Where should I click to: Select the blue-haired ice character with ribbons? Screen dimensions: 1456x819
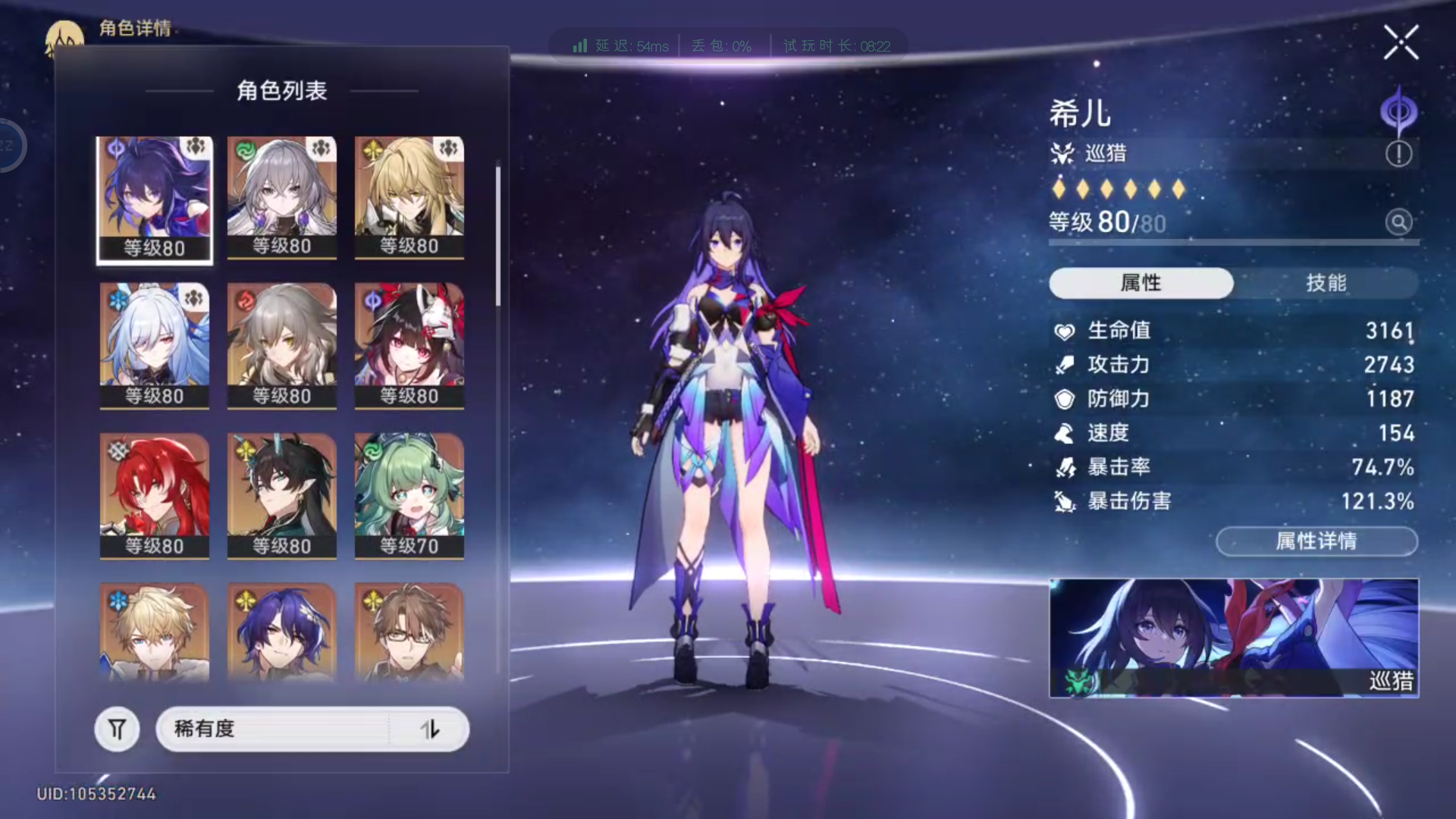pos(155,346)
